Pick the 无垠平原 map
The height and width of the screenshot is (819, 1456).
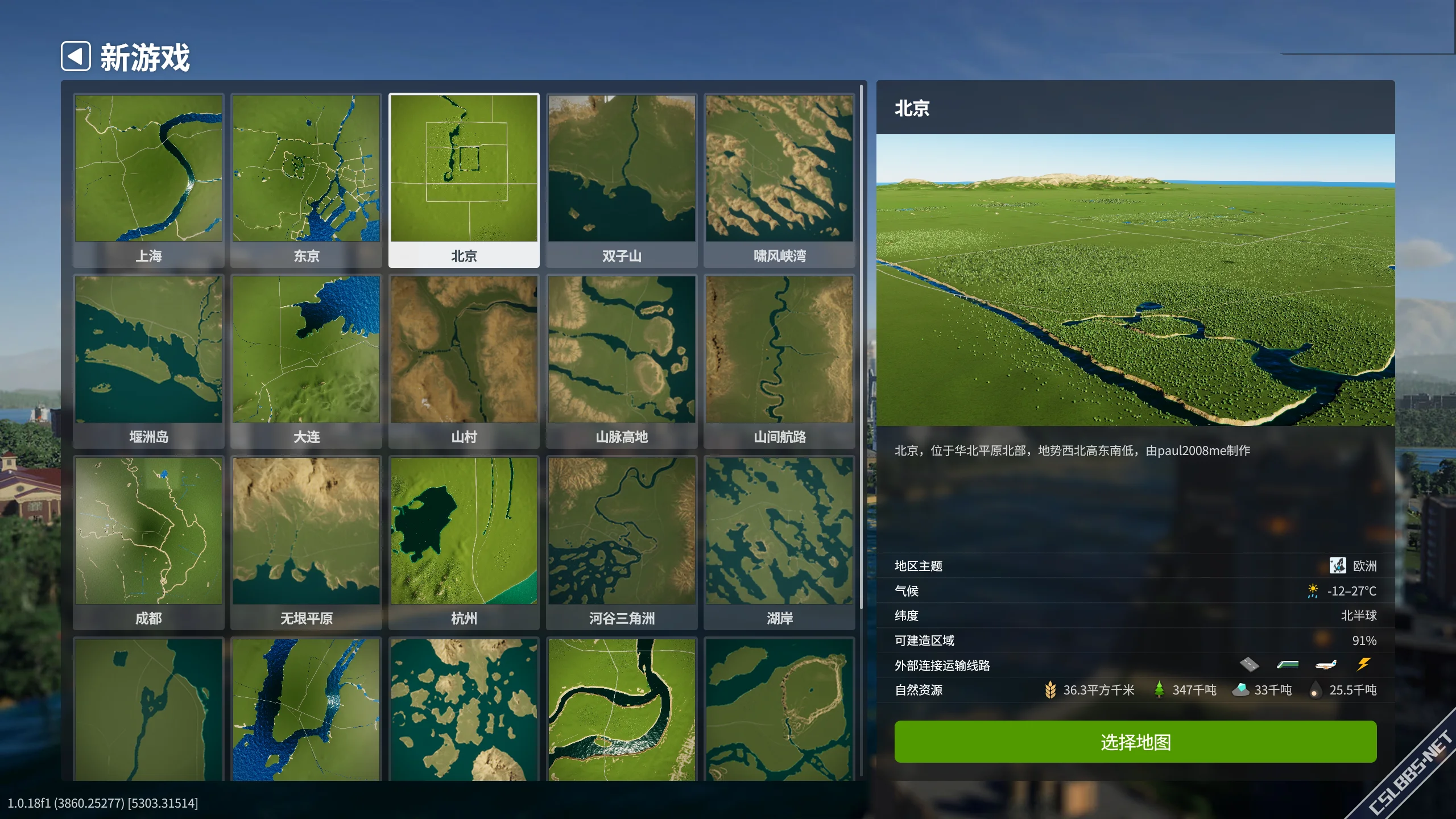tap(306, 531)
